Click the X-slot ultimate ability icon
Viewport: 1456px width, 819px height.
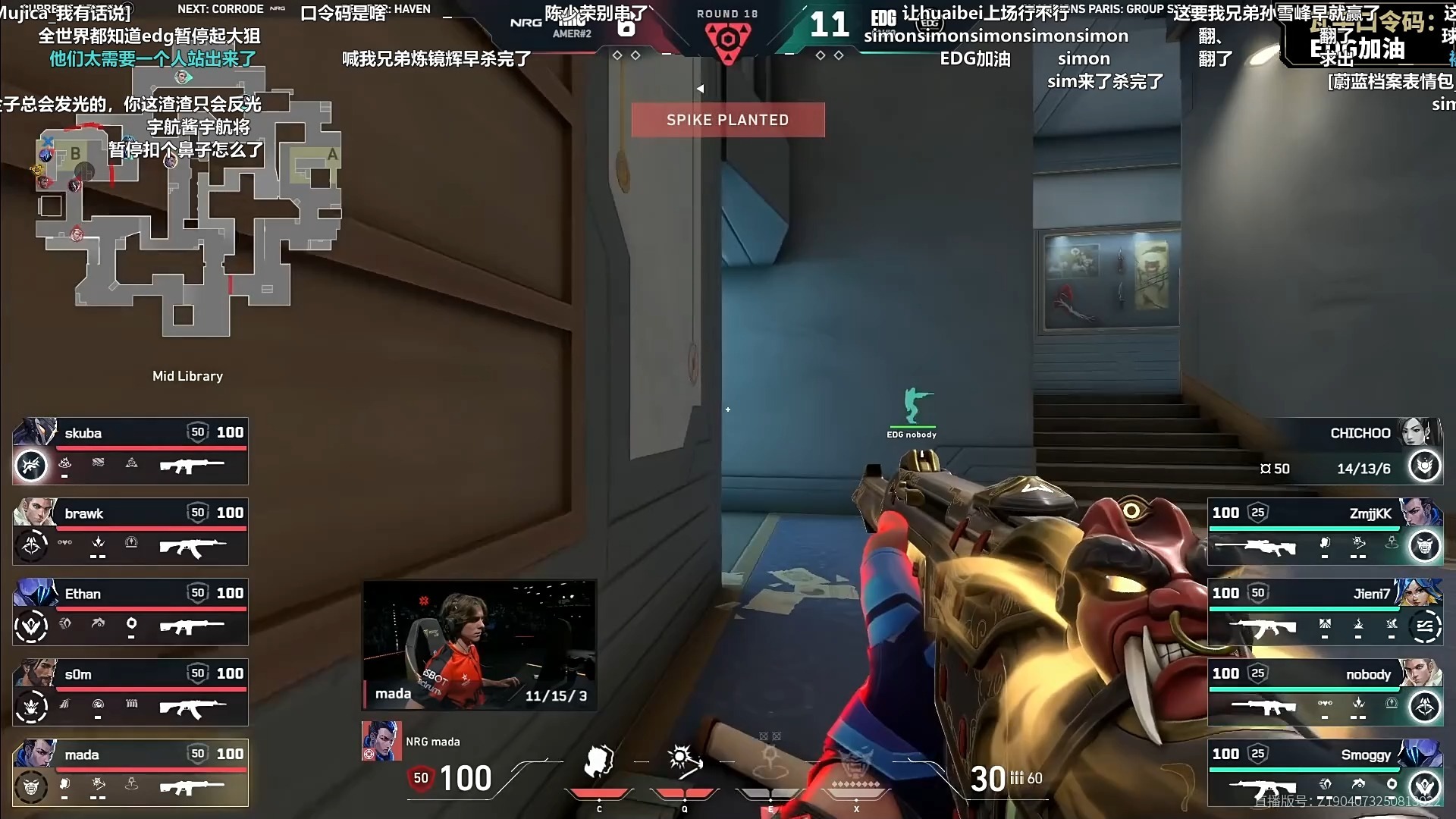click(856, 762)
